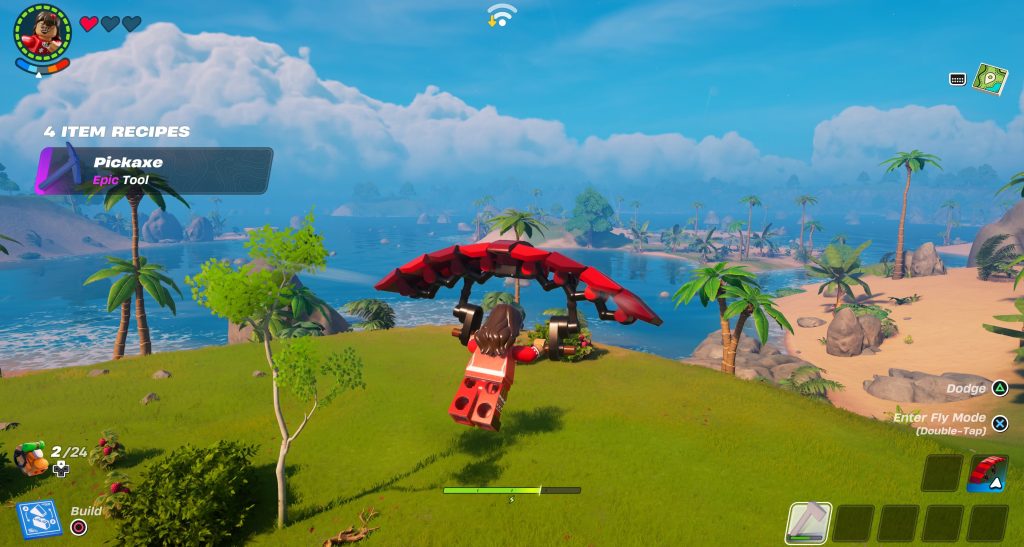
Task: Select the squad companion icon showing 2/24
Action: click(31, 458)
